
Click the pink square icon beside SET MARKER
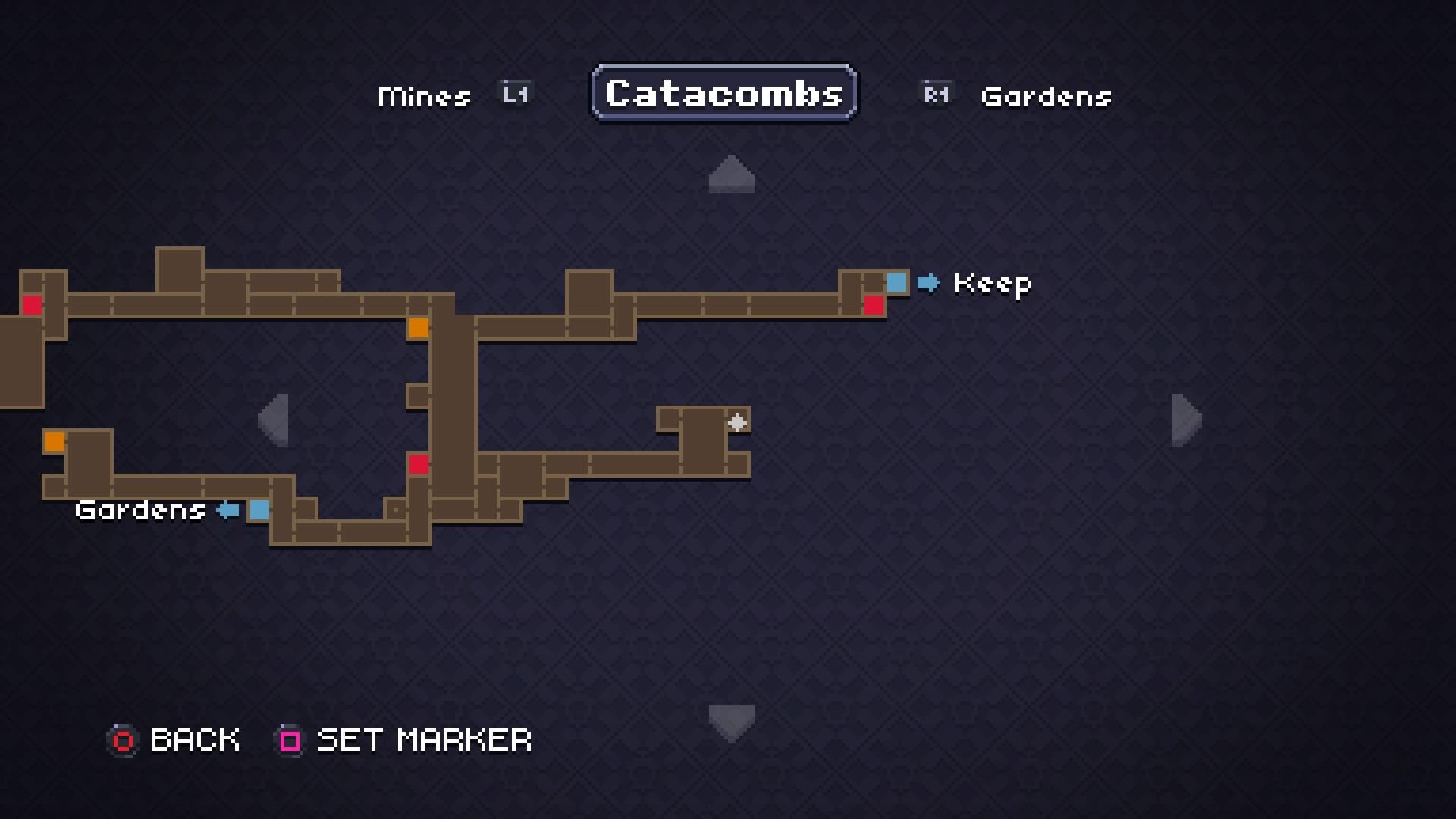click(x=289, y=740)
